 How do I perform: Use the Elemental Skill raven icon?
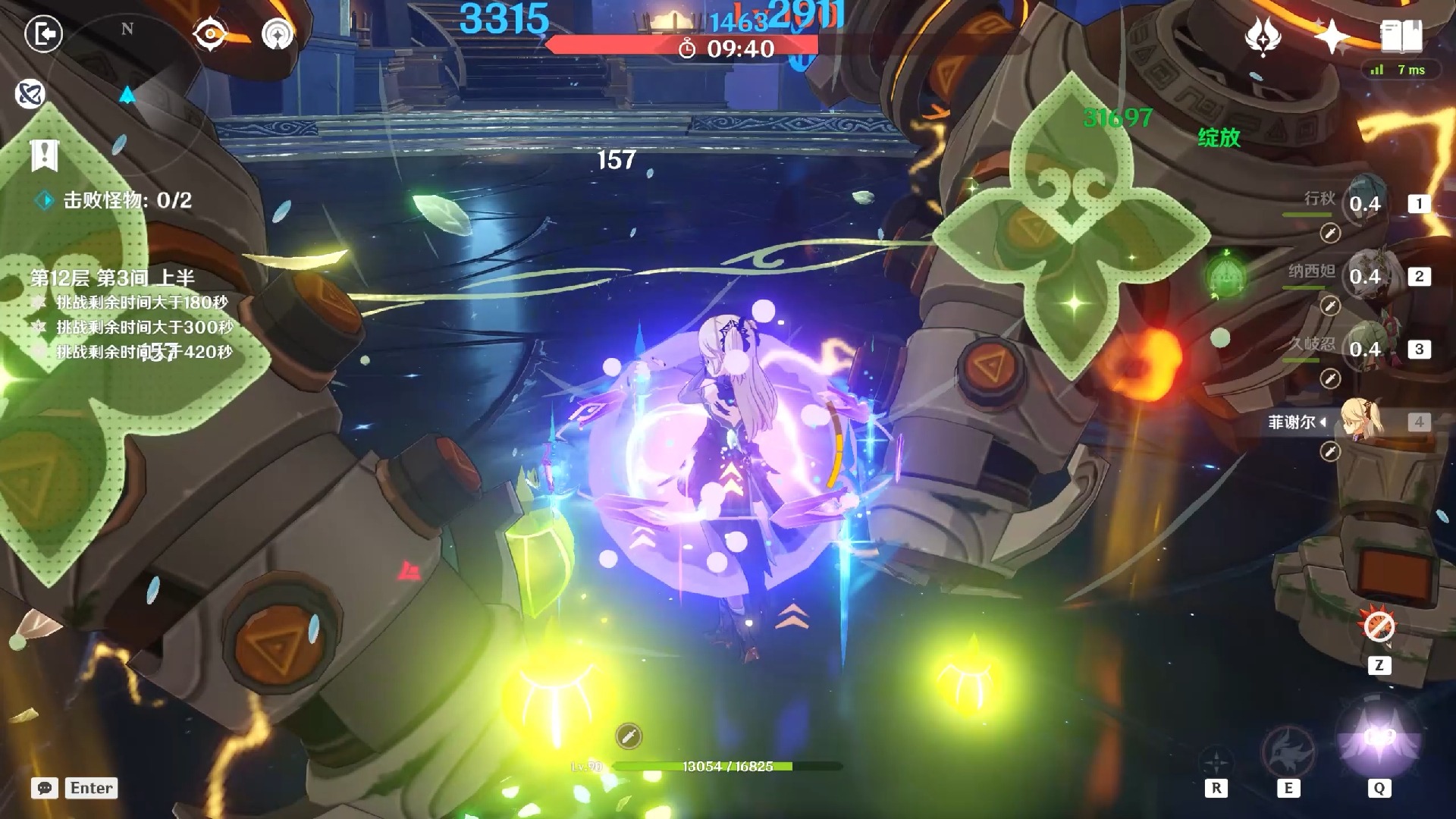pos(1288,749)
